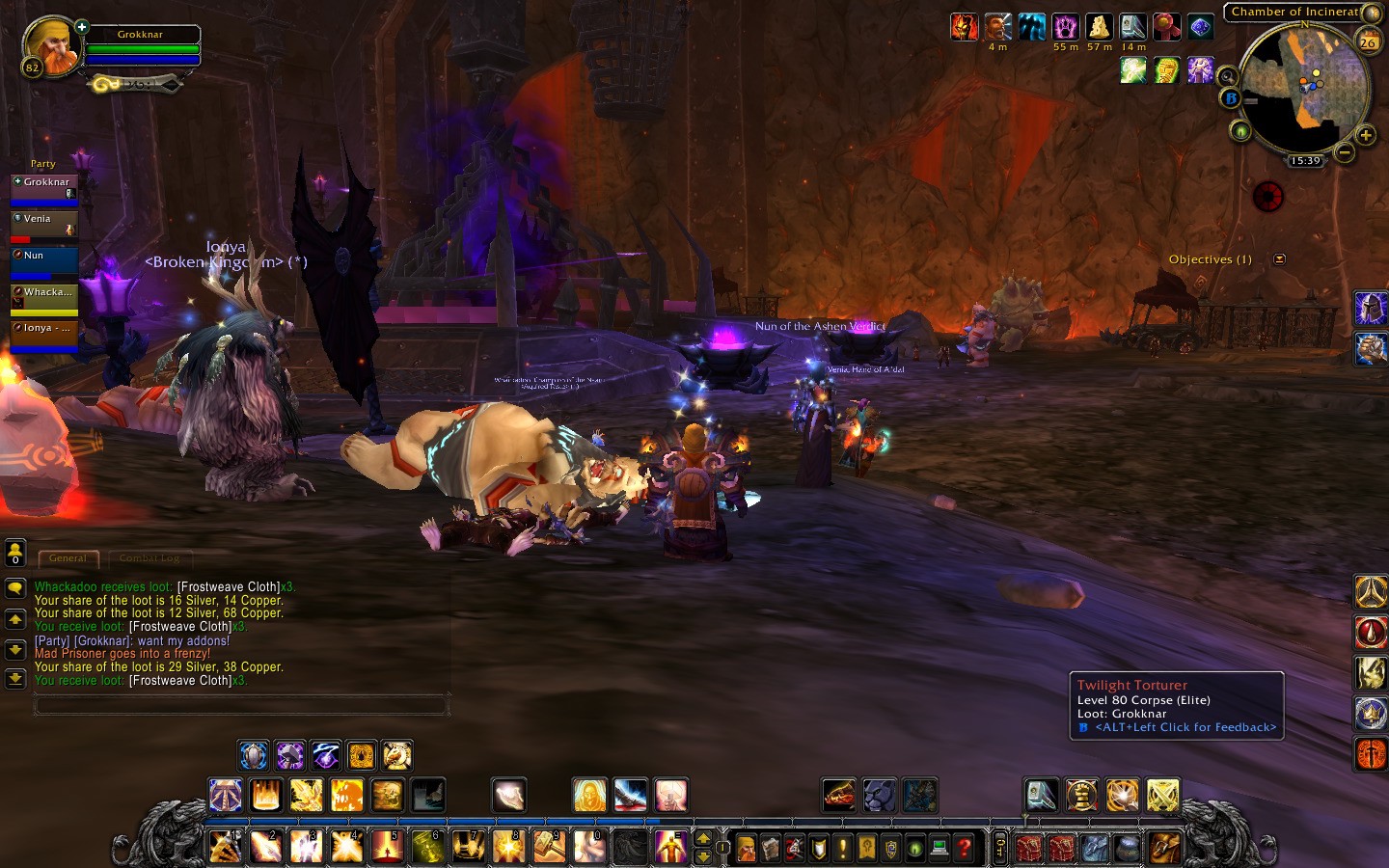1389x868 pixels.
Task: Target party member Whackadoo in party list
Action: pos(43,297)
